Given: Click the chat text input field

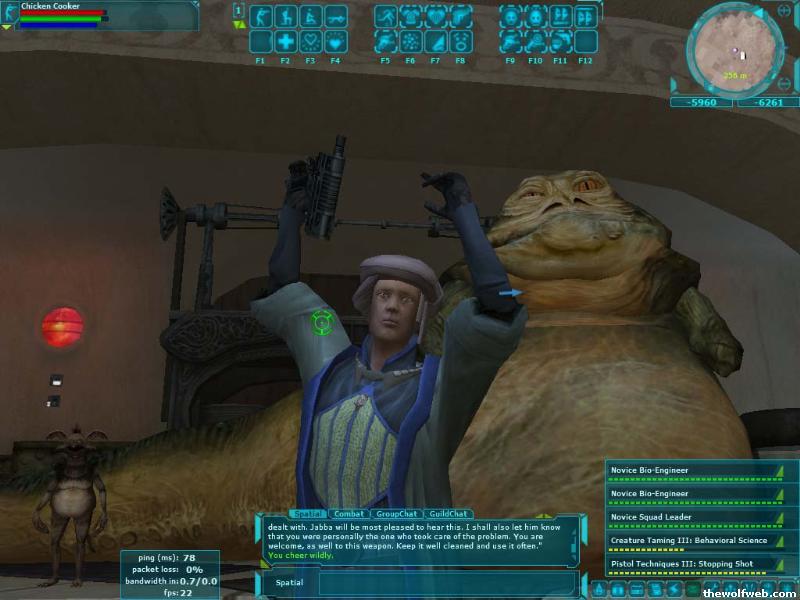Looking at the screenshot, I should pyautogui.click(x=440, y=582).
